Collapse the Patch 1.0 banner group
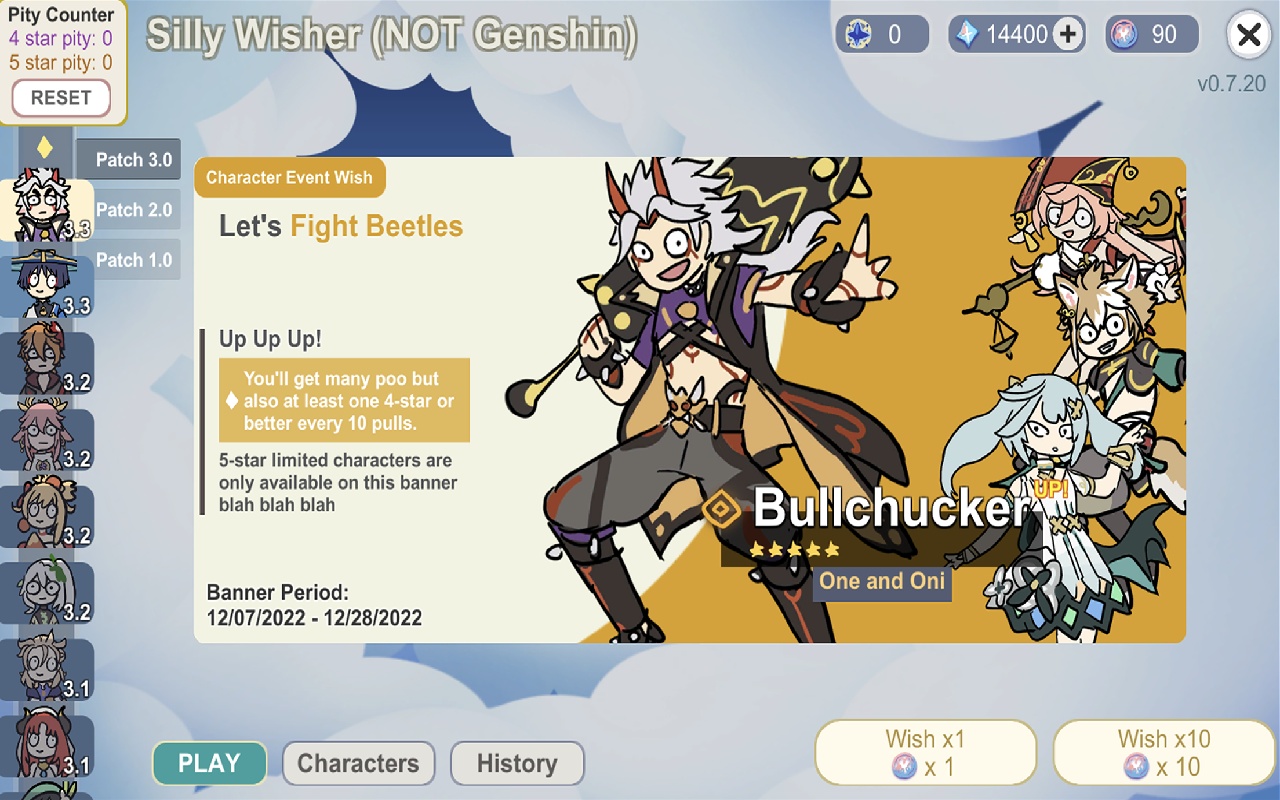The image size is (1280, 800). (135, 259)
